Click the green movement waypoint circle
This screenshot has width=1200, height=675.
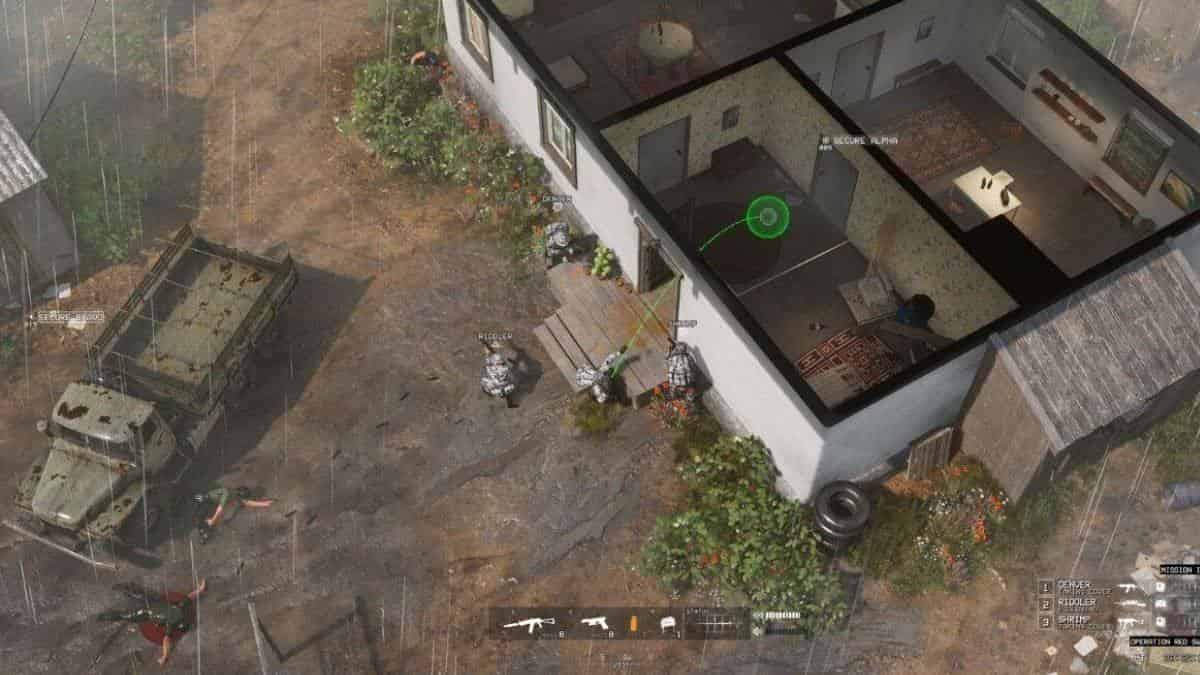767,216
